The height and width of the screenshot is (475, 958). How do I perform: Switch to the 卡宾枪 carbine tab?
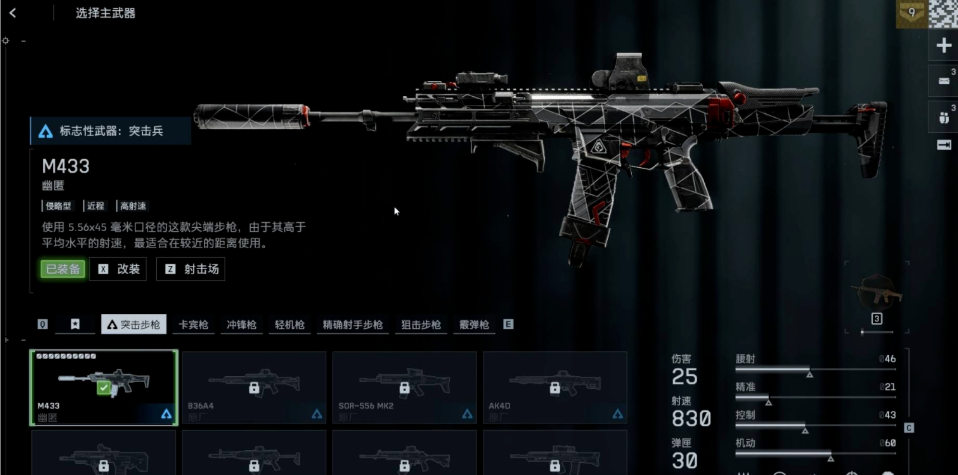[193, 325]
